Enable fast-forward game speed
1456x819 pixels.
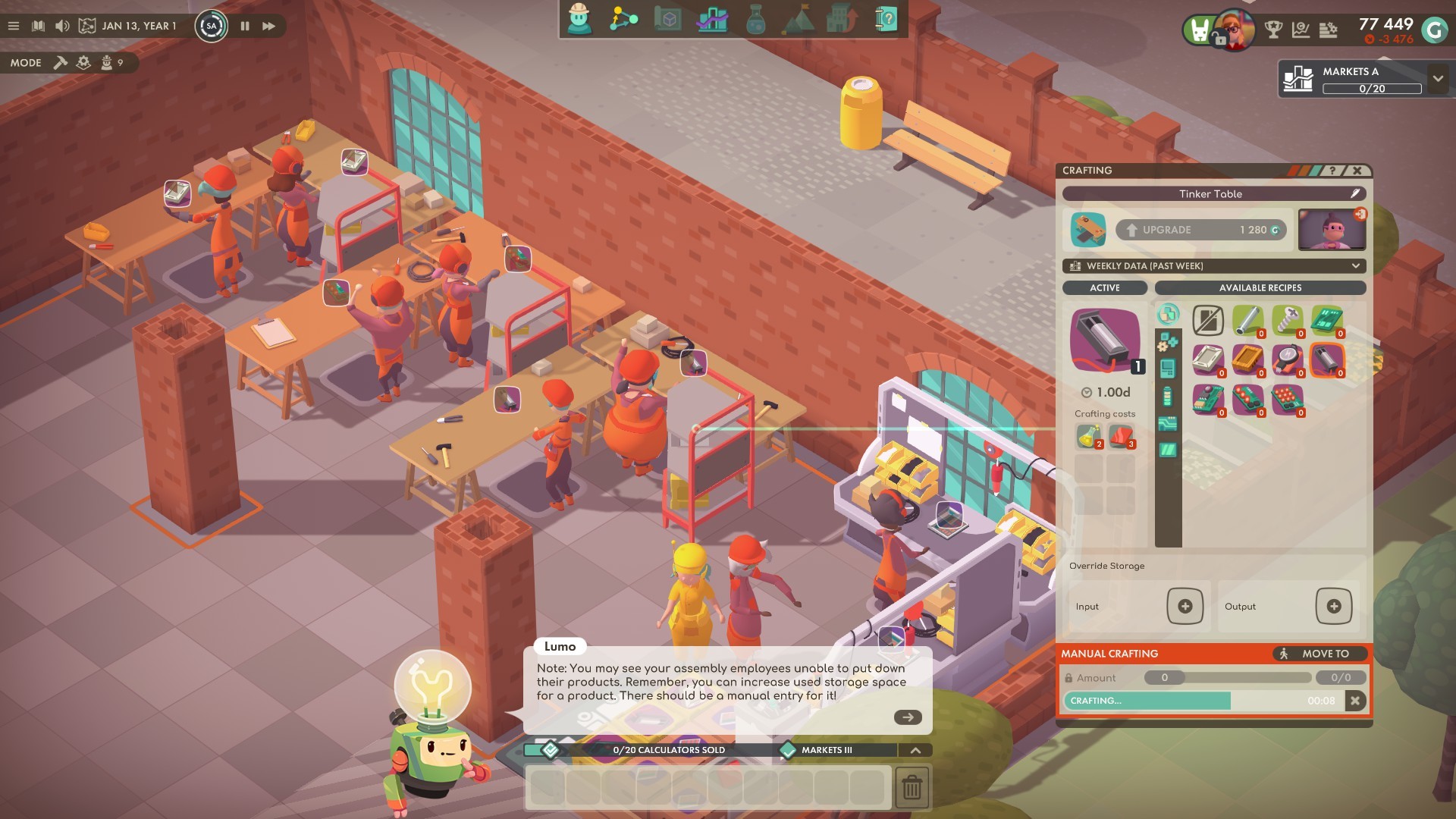(x=269, y=25)
